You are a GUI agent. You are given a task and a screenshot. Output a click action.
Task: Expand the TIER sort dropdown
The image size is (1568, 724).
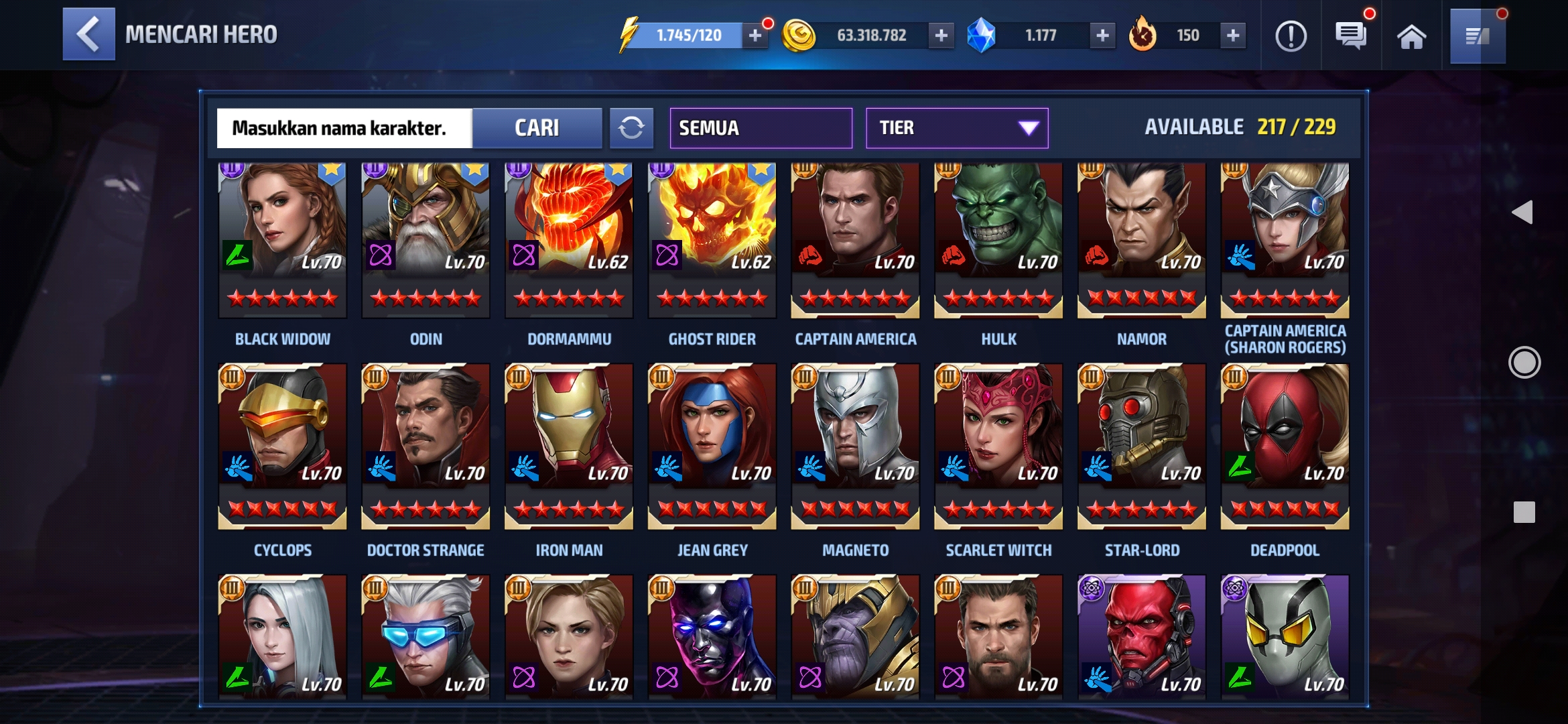tap(956, 128)
